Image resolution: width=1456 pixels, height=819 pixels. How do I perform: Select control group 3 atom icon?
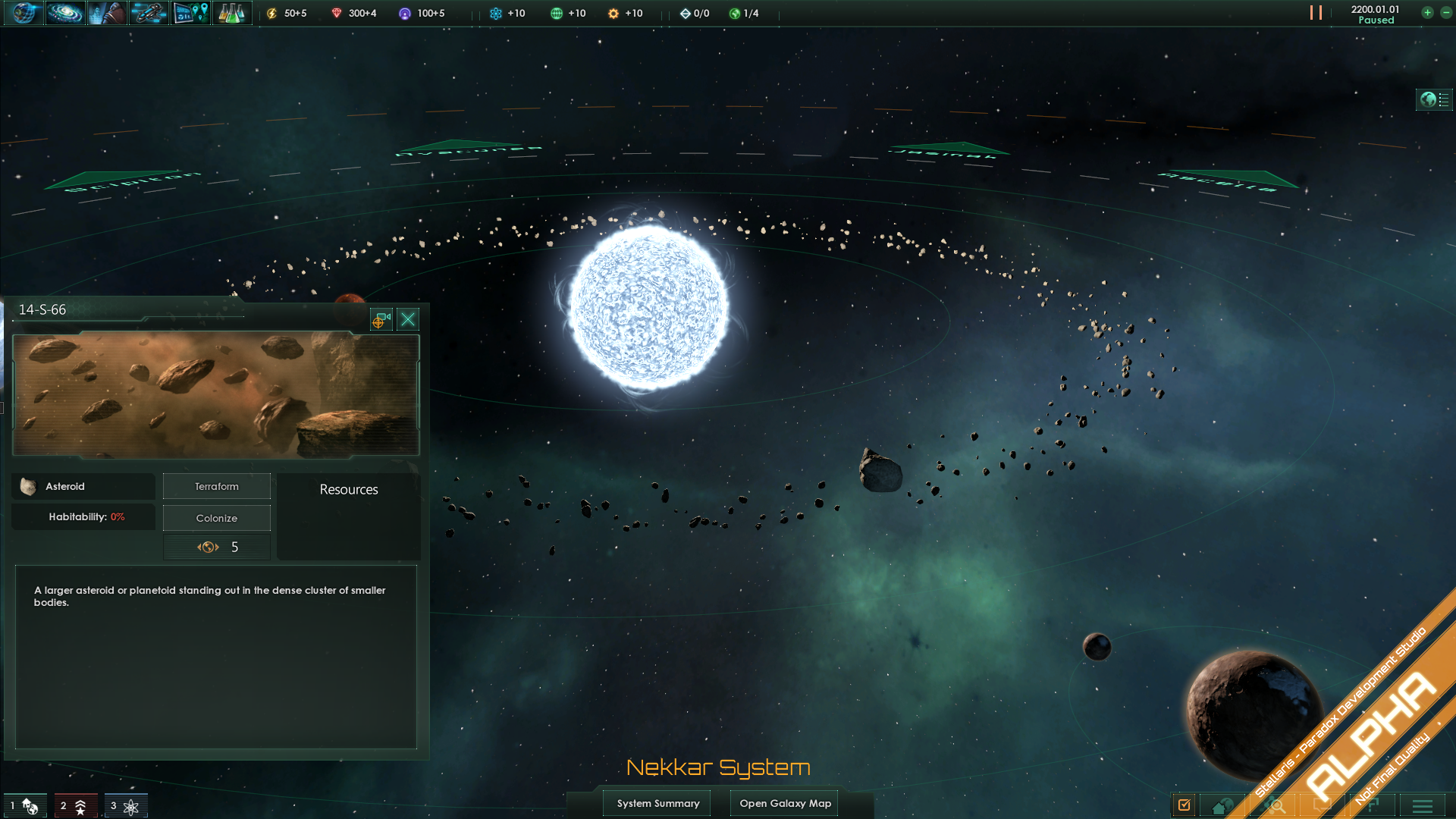(125, 806)
